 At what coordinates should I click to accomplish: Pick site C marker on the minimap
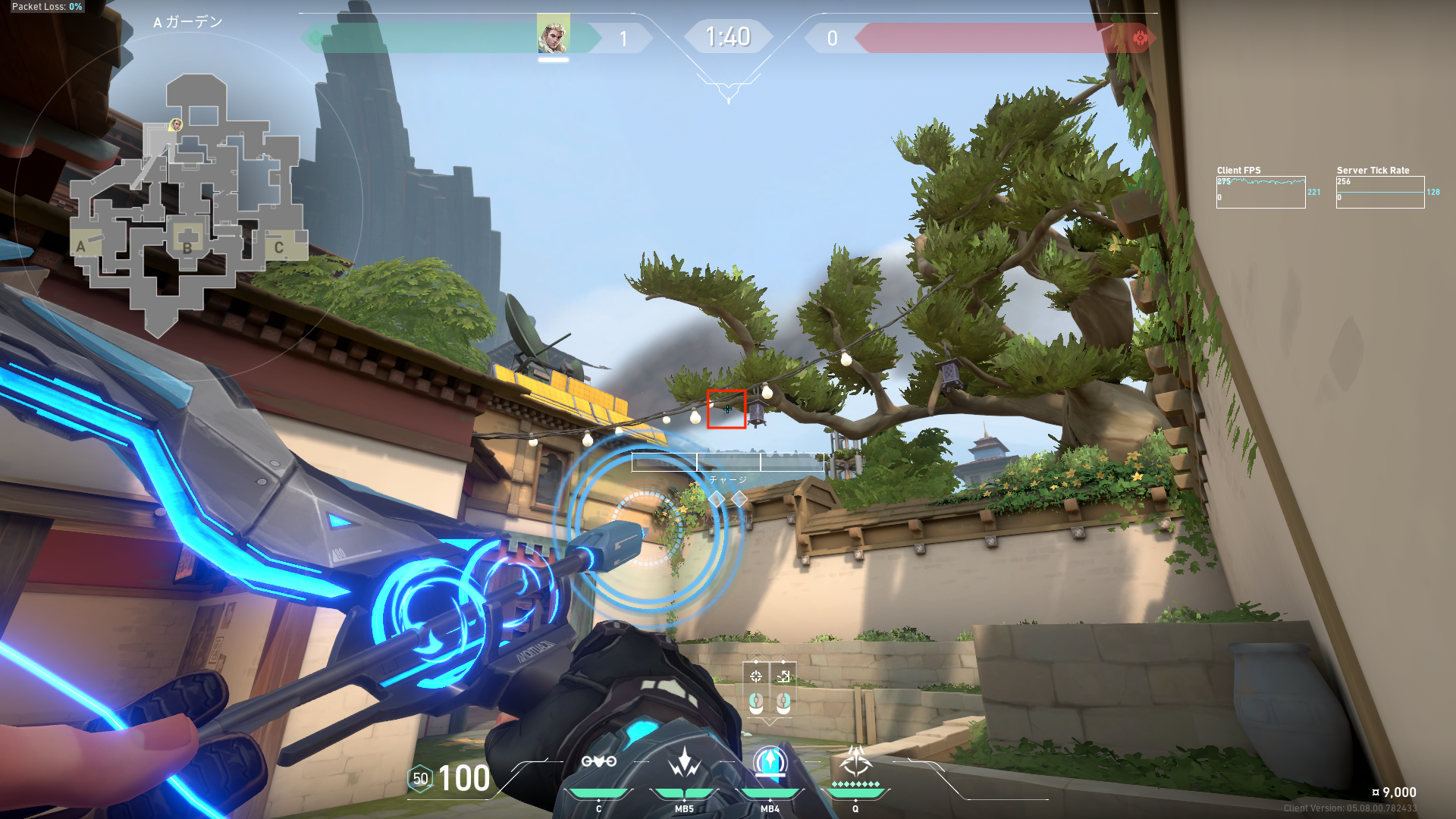pyautogui.click(x=278, y=247)
